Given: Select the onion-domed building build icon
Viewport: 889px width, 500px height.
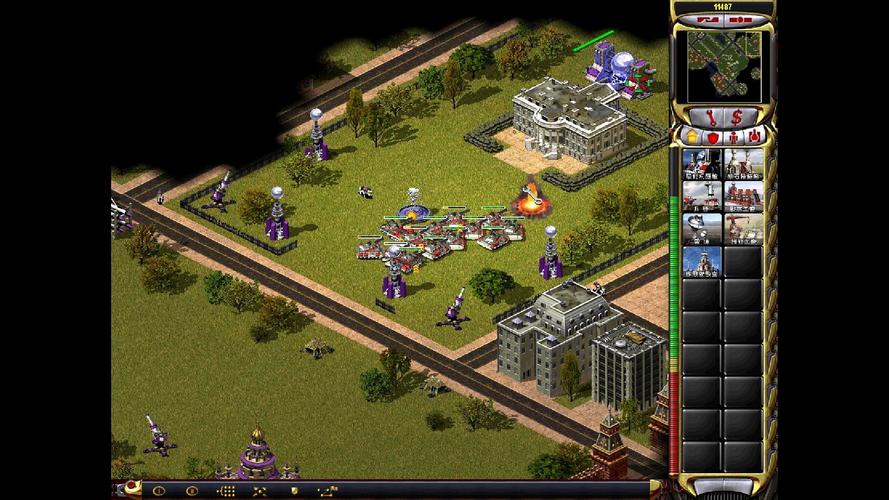Looking at the screenshot, I should [x=701, y=262].
